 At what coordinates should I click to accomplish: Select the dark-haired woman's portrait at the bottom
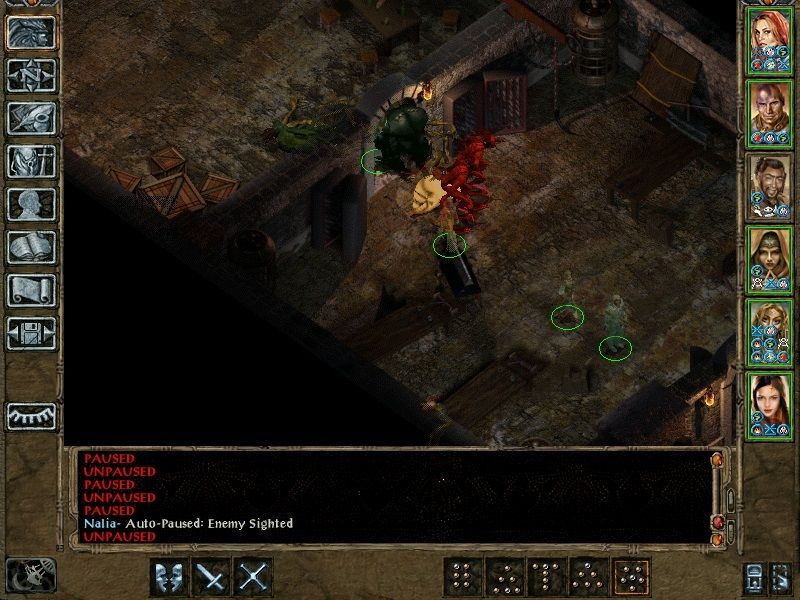(770, 404)
